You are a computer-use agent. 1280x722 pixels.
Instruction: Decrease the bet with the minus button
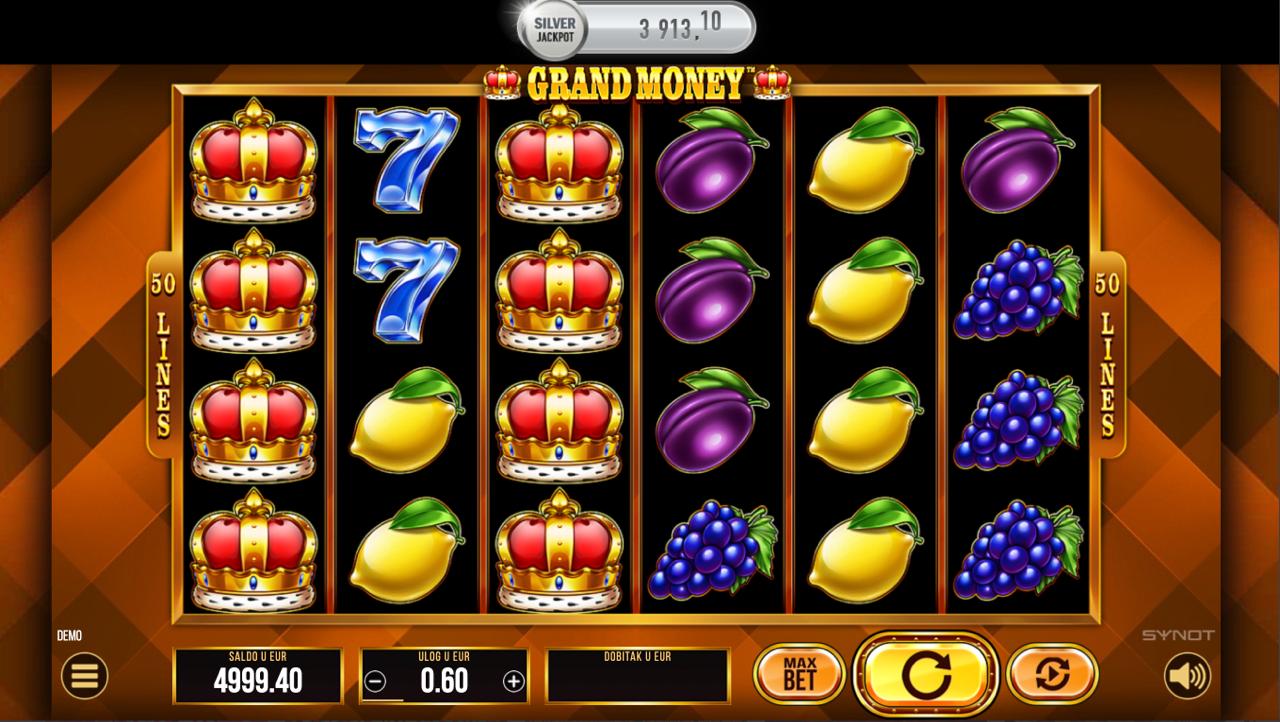(376, 682)
